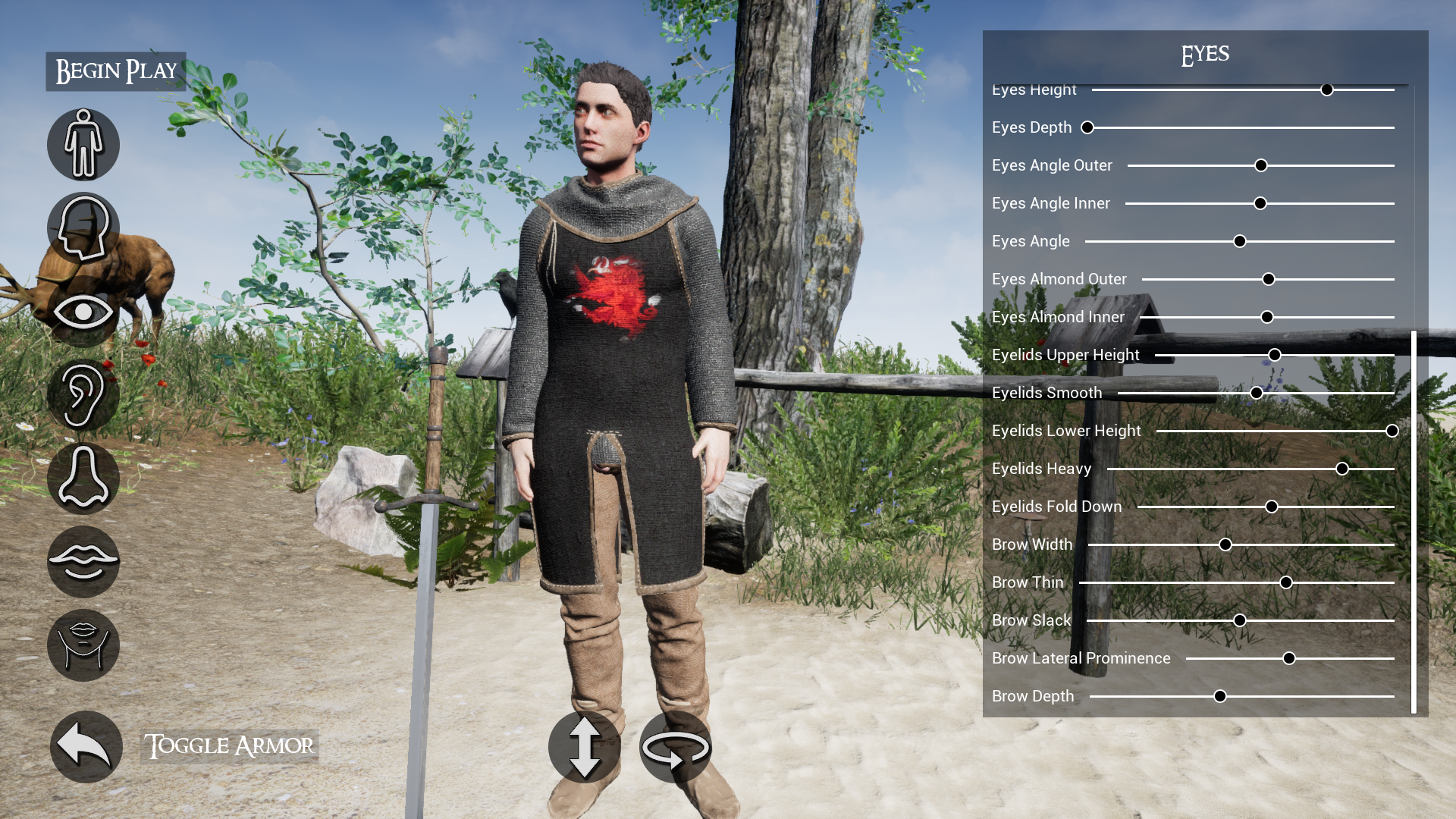This screenshot has height=819, width=1456.
Task: Toggle Armor on the character
Action: pyautogui.click(x=229, y=746)
